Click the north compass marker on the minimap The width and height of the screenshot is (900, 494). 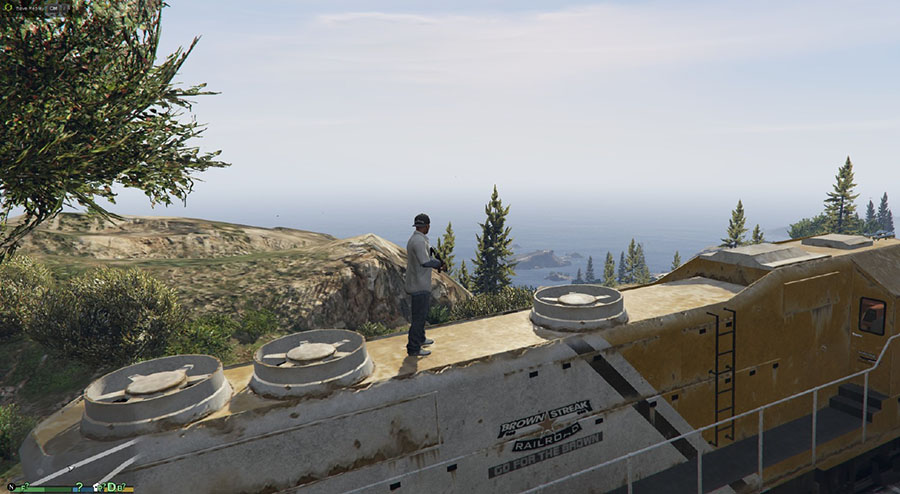[x=12, y=487]
